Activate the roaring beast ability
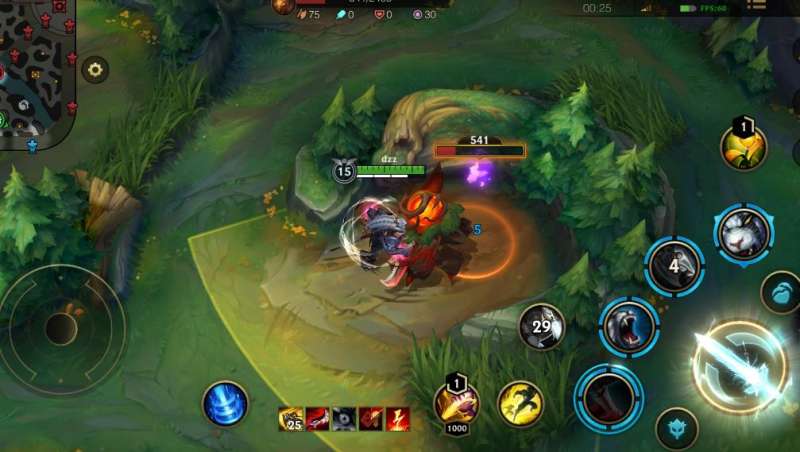 (628, 327)
